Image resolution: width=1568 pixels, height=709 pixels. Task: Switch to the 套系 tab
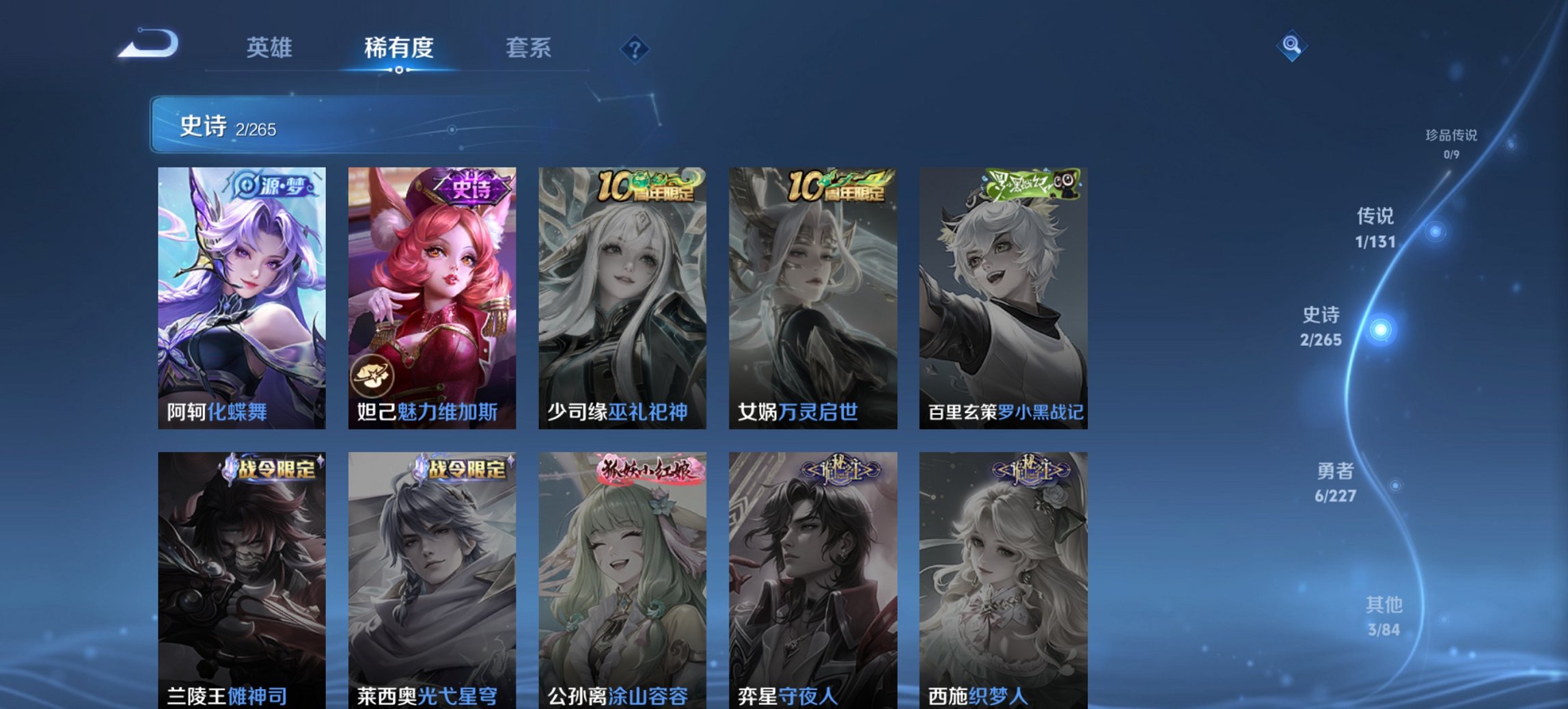(x=529, y=48)
